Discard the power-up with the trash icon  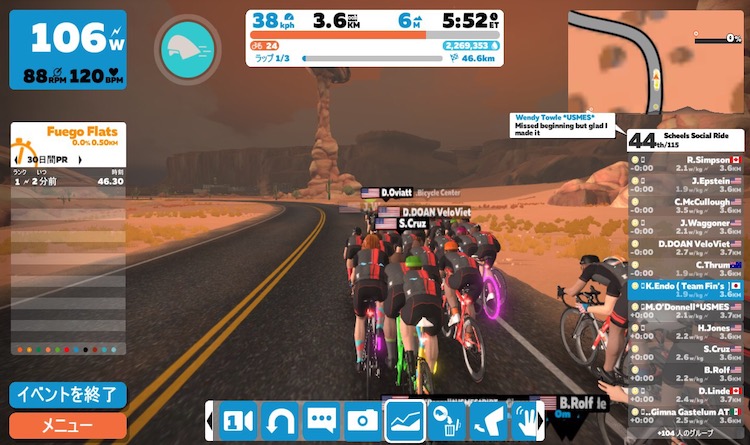pyautogui.click(x=446, y=421)
